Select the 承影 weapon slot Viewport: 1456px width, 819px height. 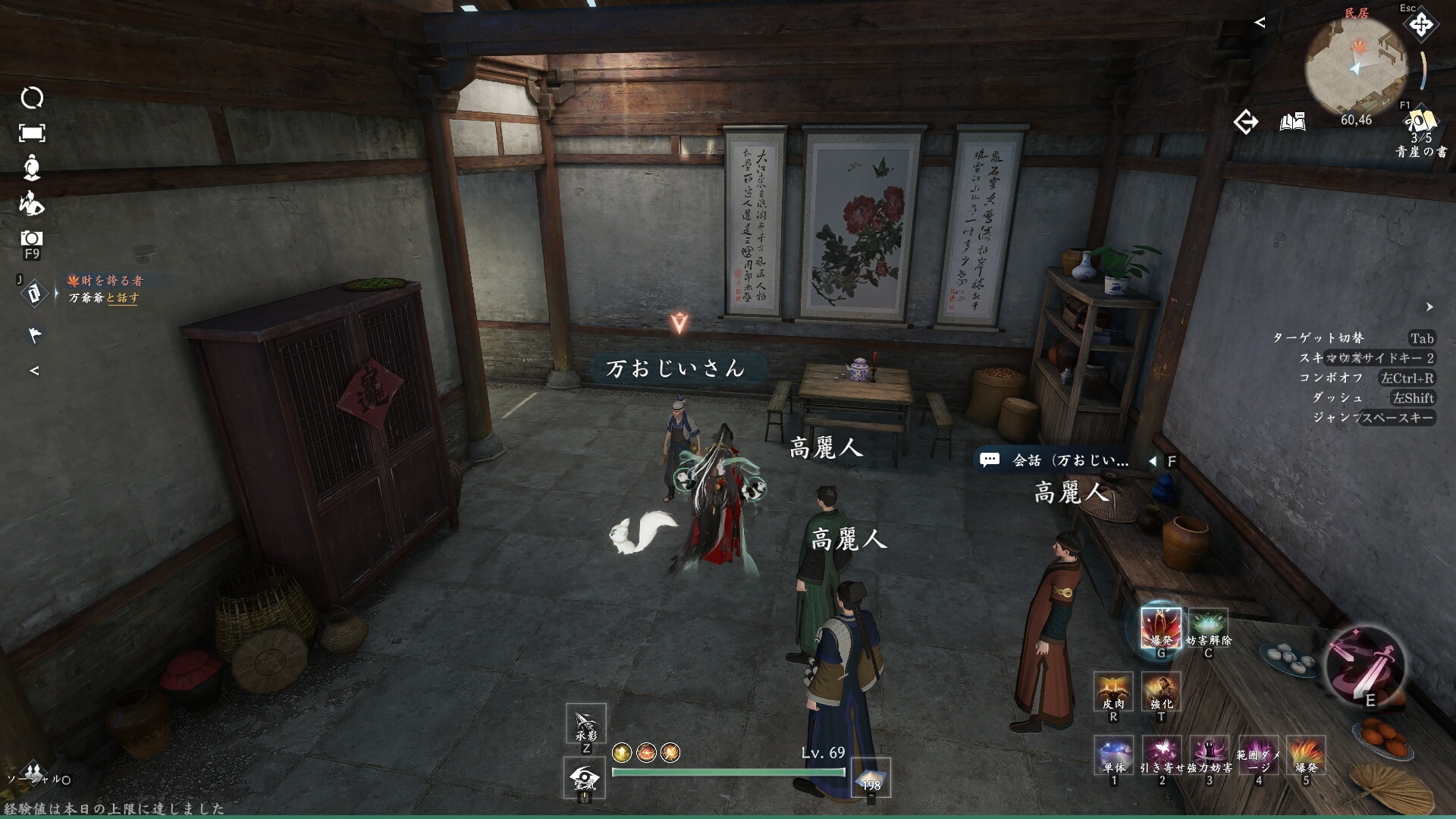[x=585, y=723]
